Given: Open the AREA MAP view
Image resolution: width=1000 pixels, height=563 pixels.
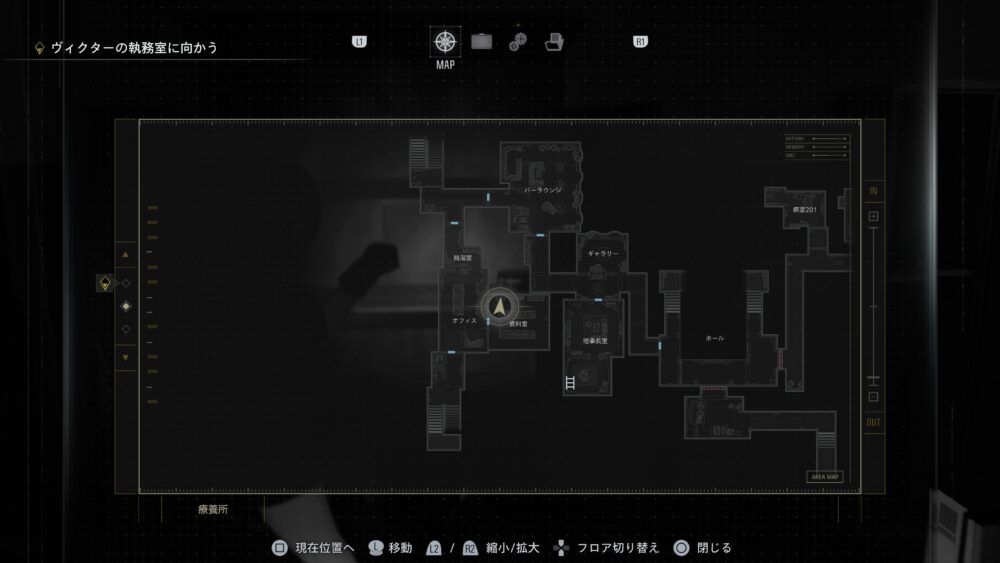Looking at the screenshot, I should [826, 477].
